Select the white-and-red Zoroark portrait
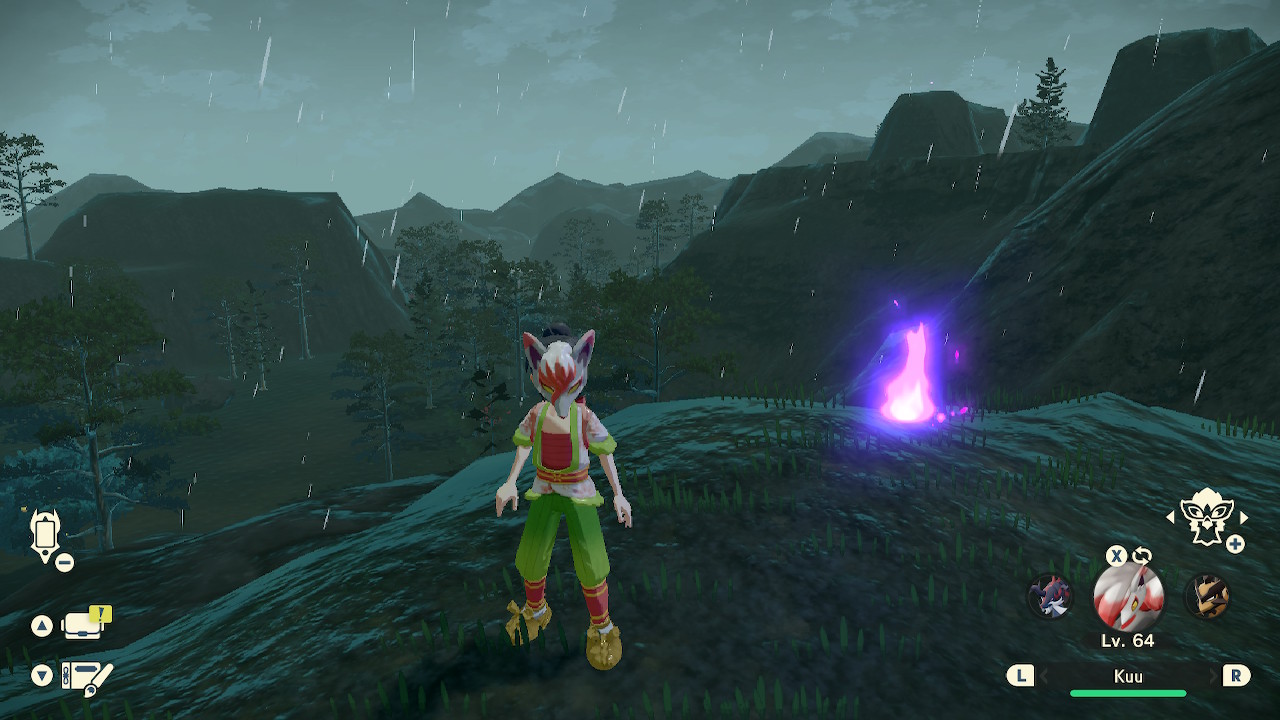This screenshot has width=1280, height=720. pyautogui.click(x=1128, y=597)
